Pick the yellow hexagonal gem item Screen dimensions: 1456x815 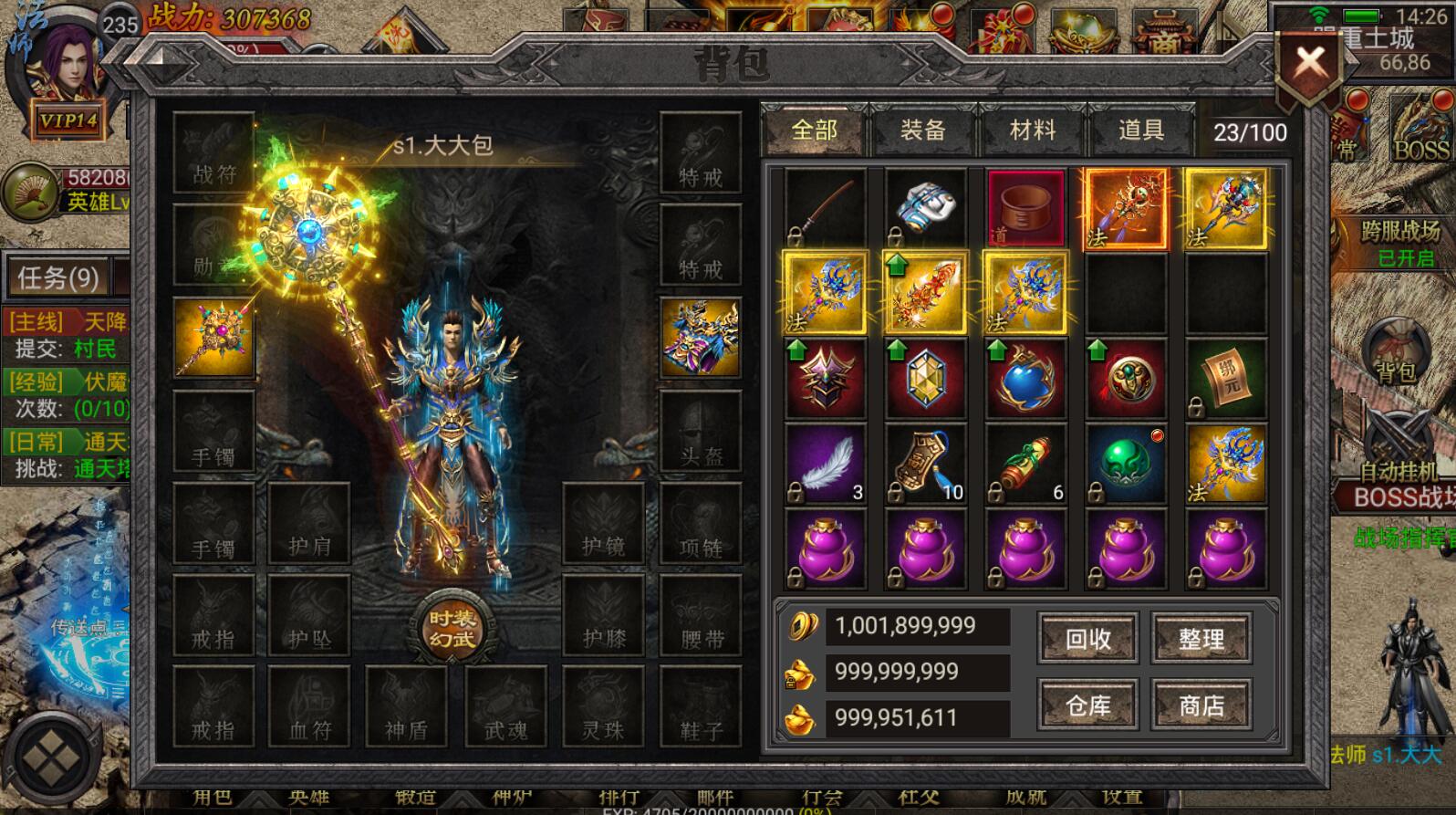[925, 380]
